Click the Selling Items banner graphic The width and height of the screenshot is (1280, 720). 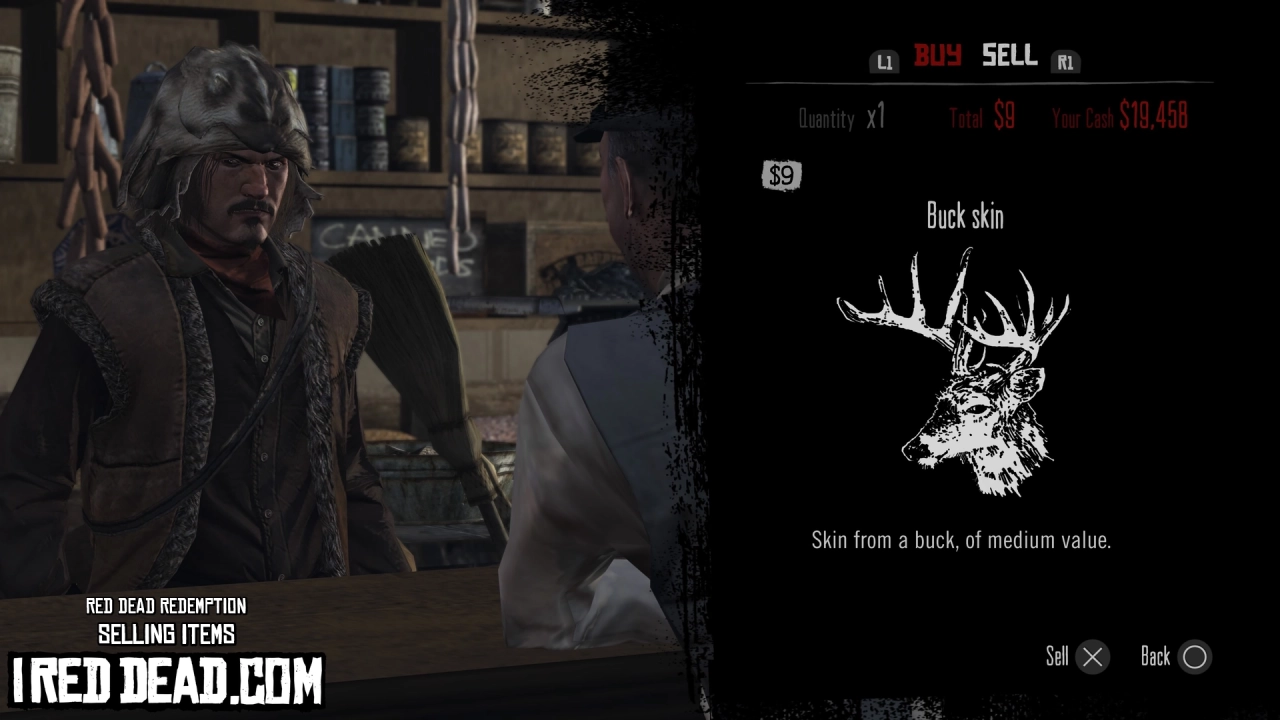166,632
